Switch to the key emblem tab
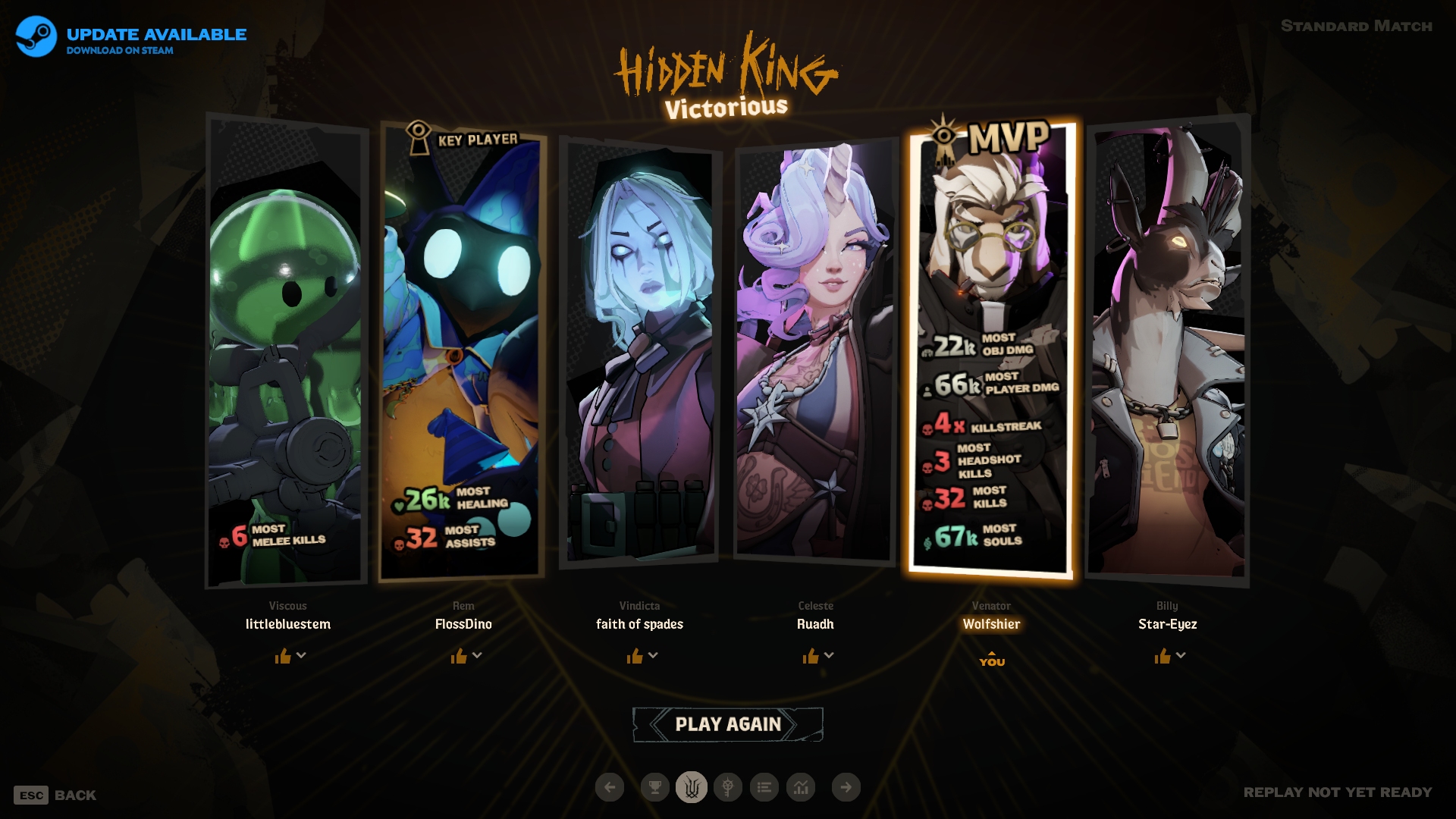The height and width of the screenshot is (819, 1456). (x=728, y=787)
